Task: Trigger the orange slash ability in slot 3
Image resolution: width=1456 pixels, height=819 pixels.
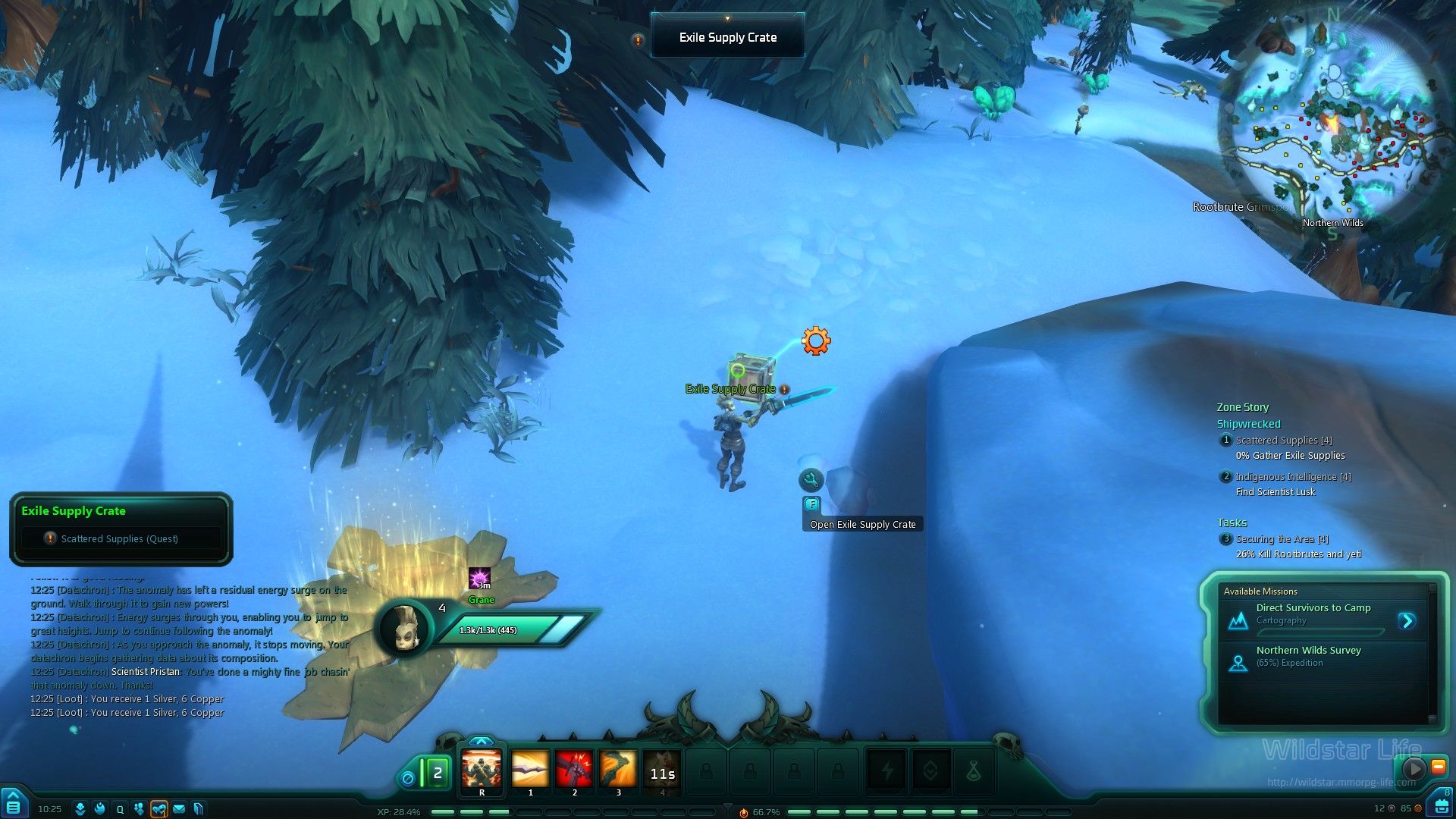Action: pos(618,770)
